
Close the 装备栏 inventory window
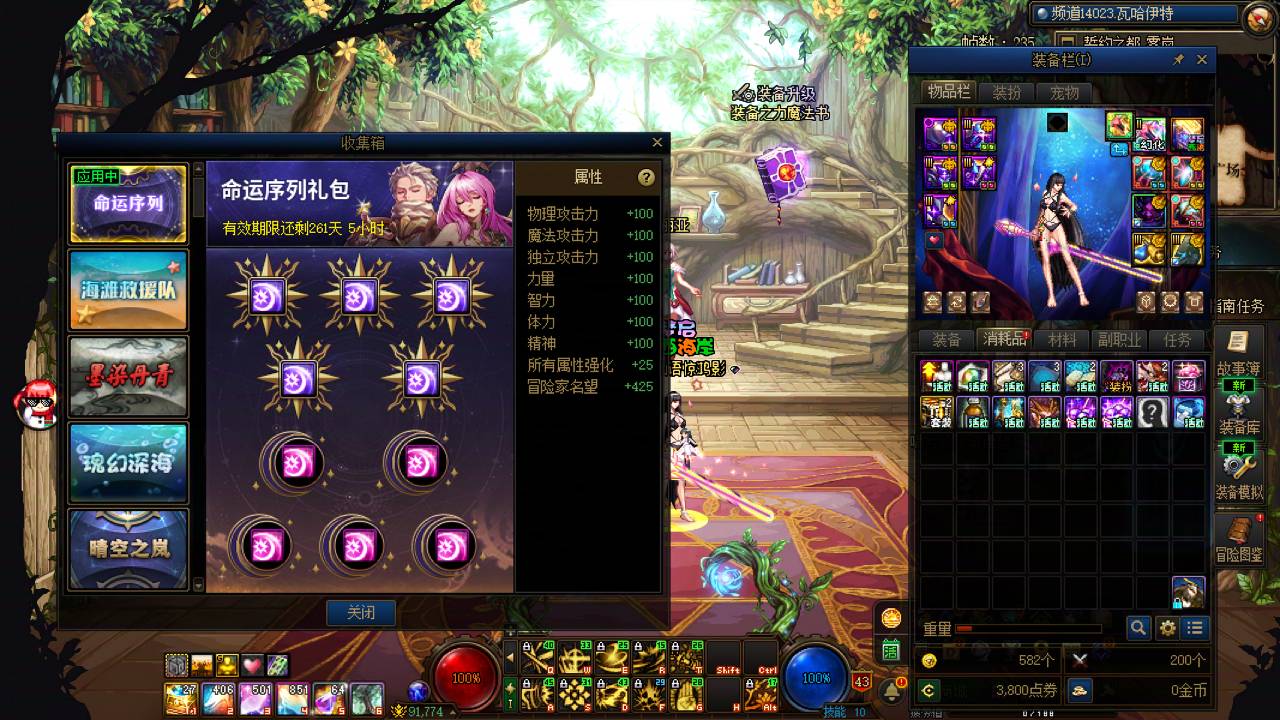click(x=1202, y=60)
